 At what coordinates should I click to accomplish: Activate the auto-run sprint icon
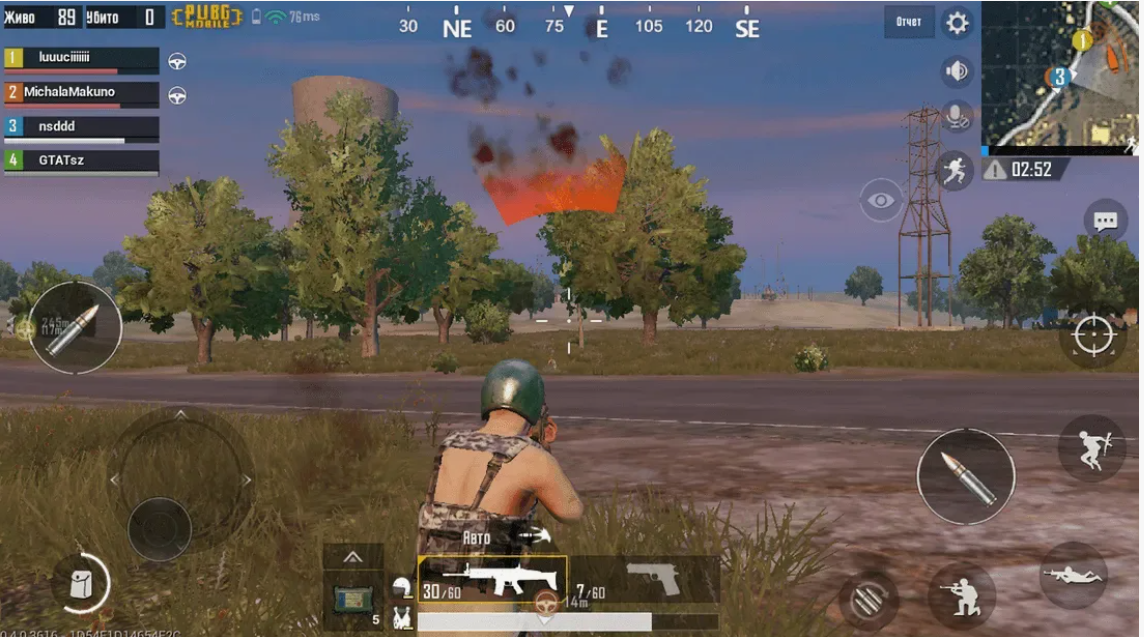956,171
